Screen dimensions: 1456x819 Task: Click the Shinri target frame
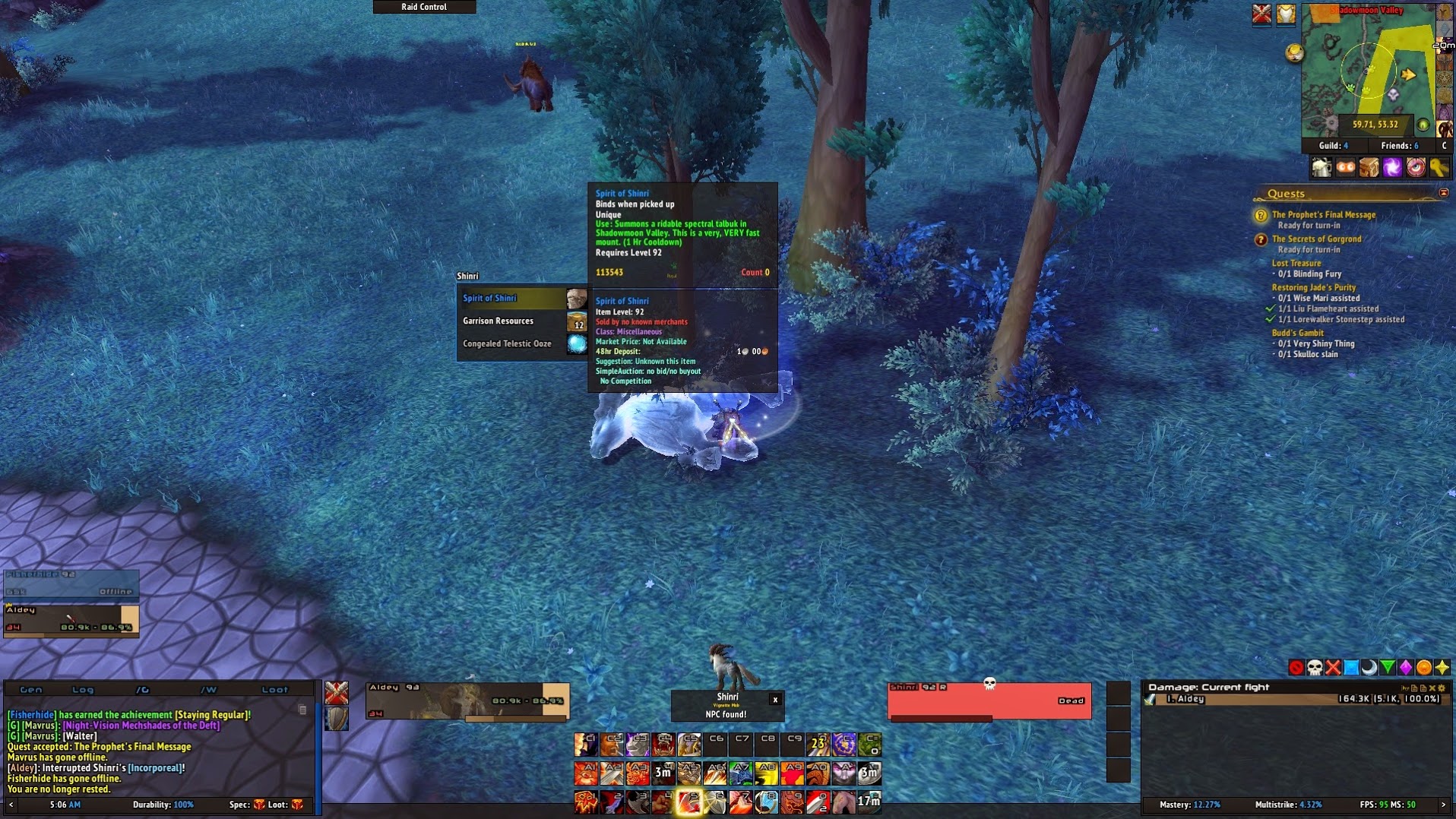tap(989, 700)
